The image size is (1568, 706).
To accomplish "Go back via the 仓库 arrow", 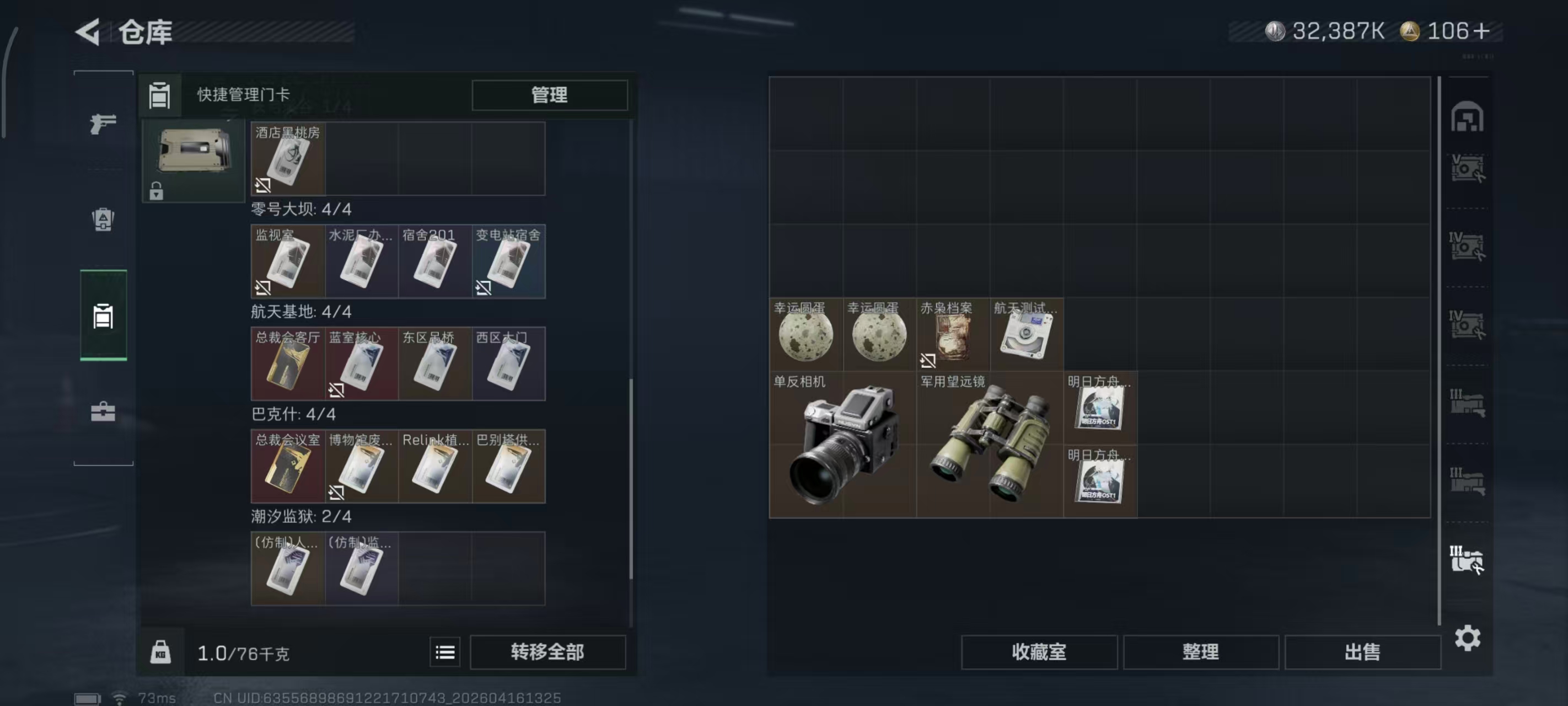I will tap(88, 33).
